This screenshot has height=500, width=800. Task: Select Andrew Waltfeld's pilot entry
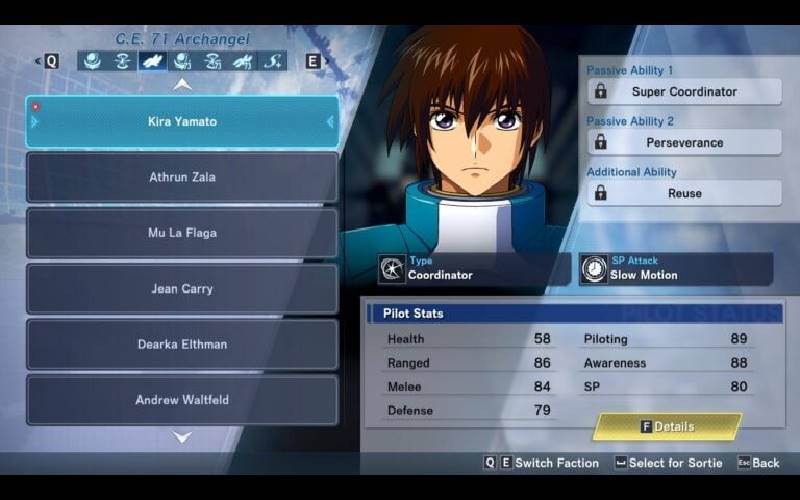(x=182, y=400)
